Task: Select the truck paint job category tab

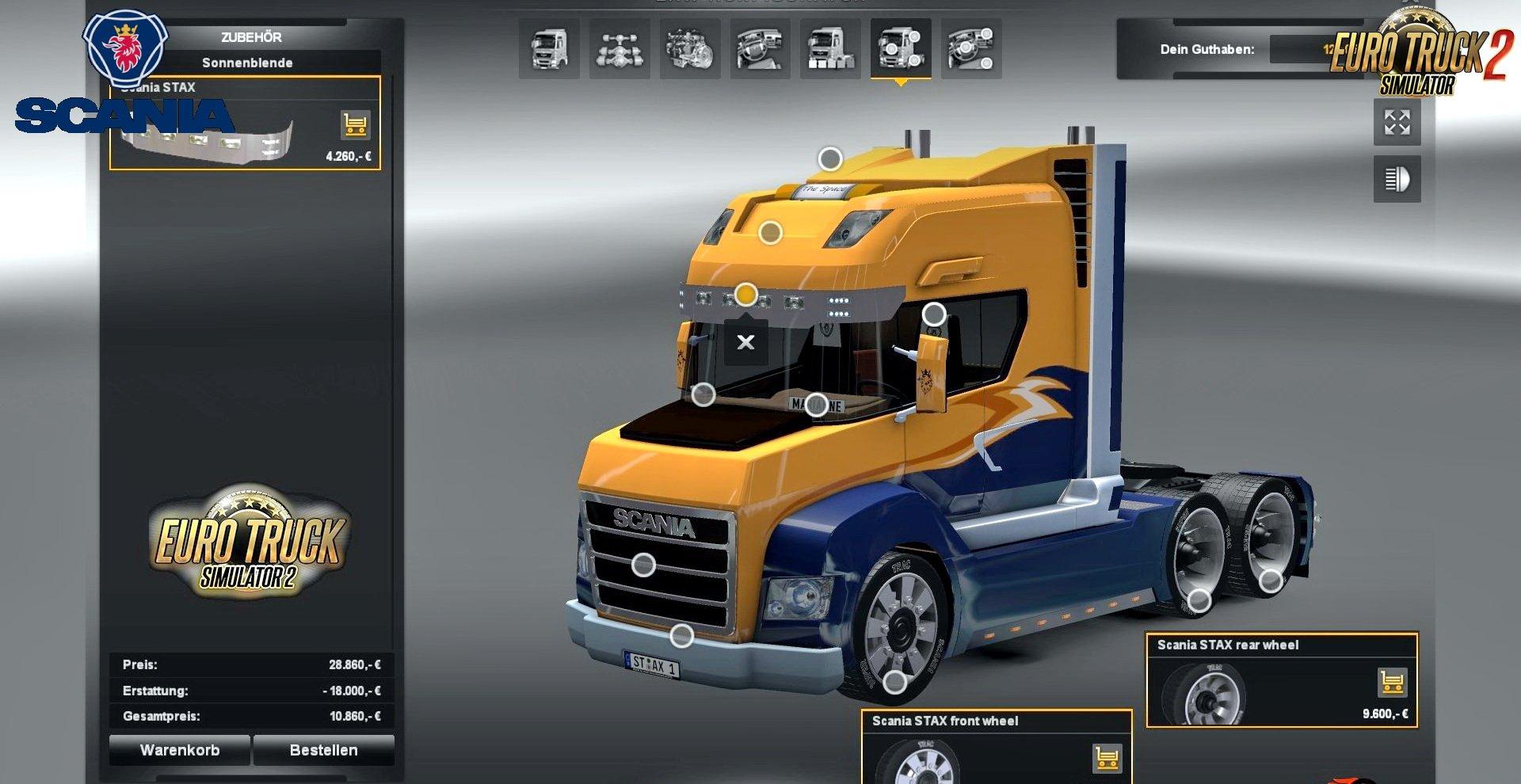Action: [830, 48]
